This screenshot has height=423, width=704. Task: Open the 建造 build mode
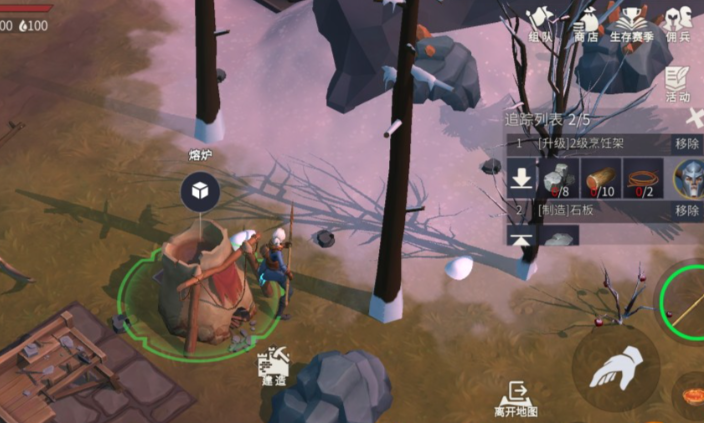coord(274,367)
